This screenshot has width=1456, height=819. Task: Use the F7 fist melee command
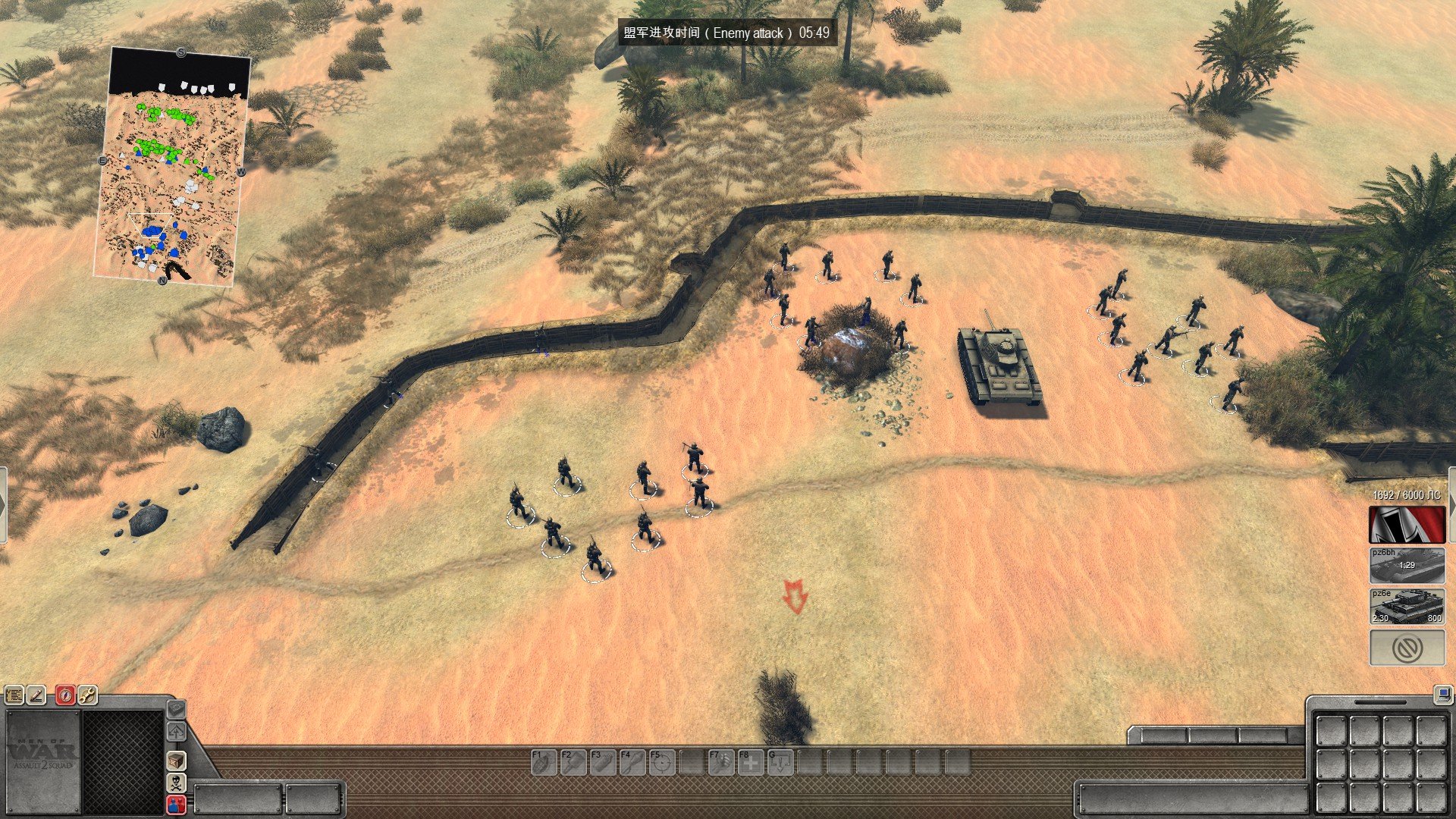pyautogui.click(x=720, y=761)
